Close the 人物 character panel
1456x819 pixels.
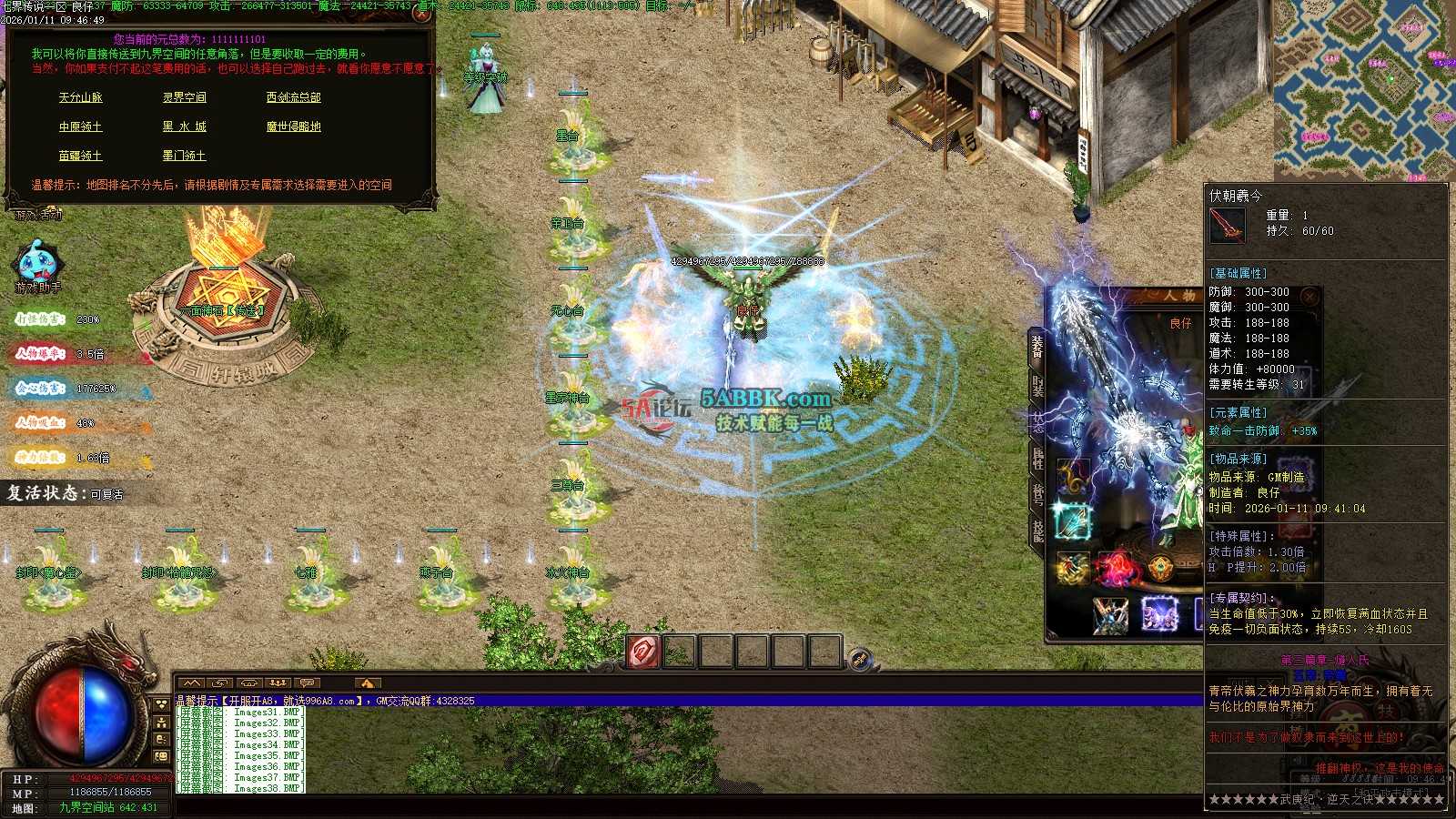point(1309,297)
